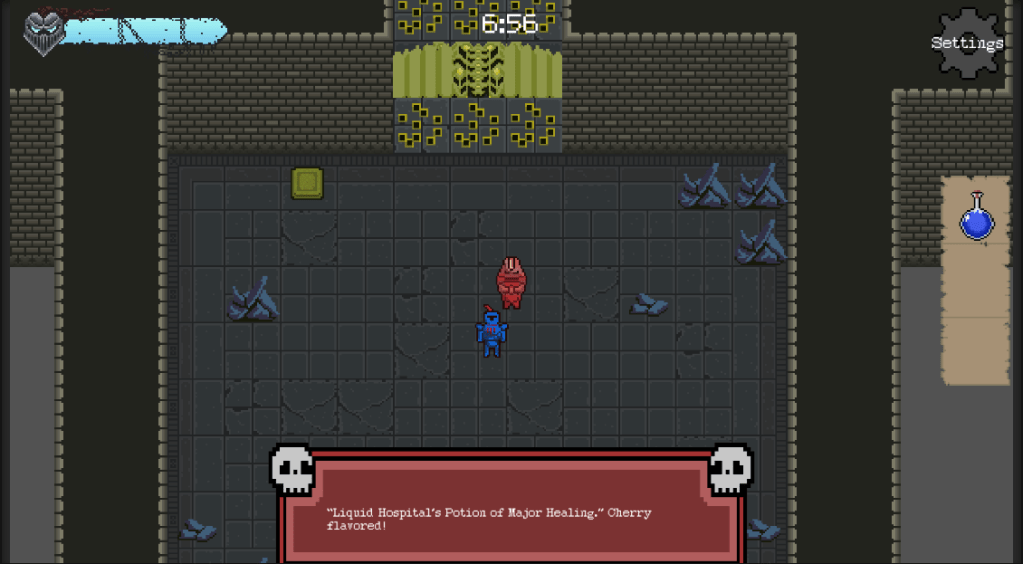Select the blue potion inventory slot

(x=976, y=217)
